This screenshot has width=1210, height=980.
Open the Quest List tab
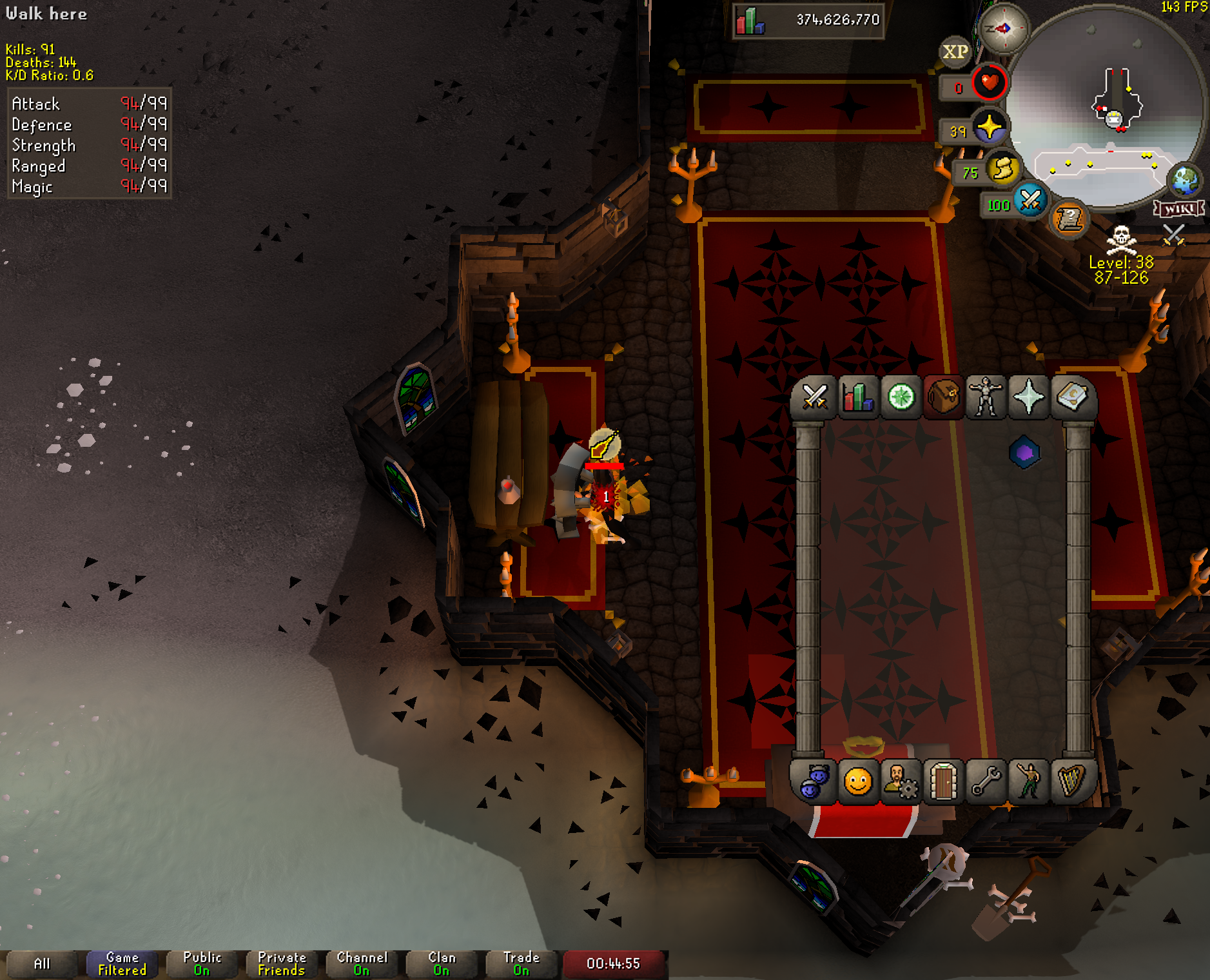[901, 397]
